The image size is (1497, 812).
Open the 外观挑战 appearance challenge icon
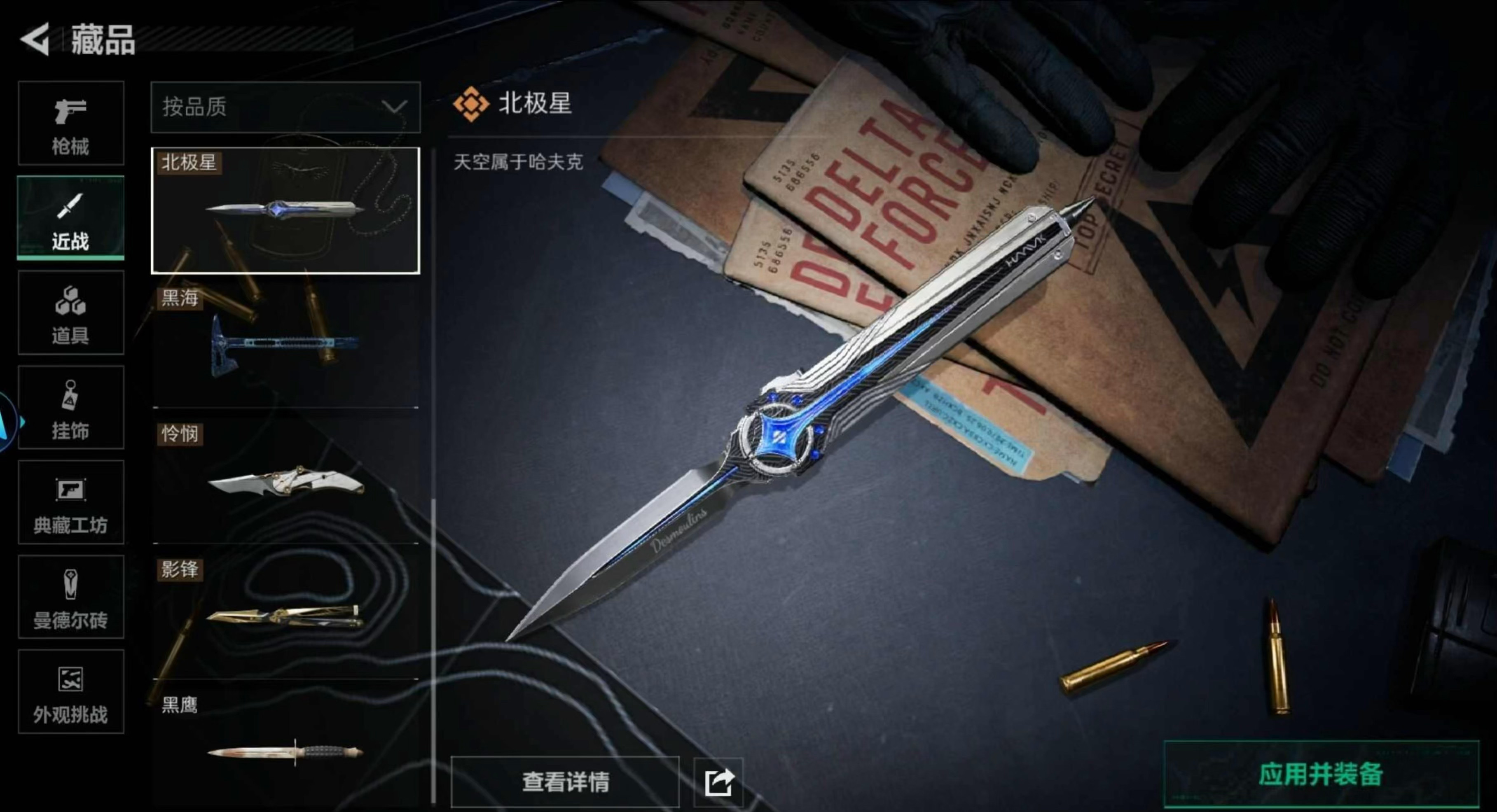click(x=71, y=692)
